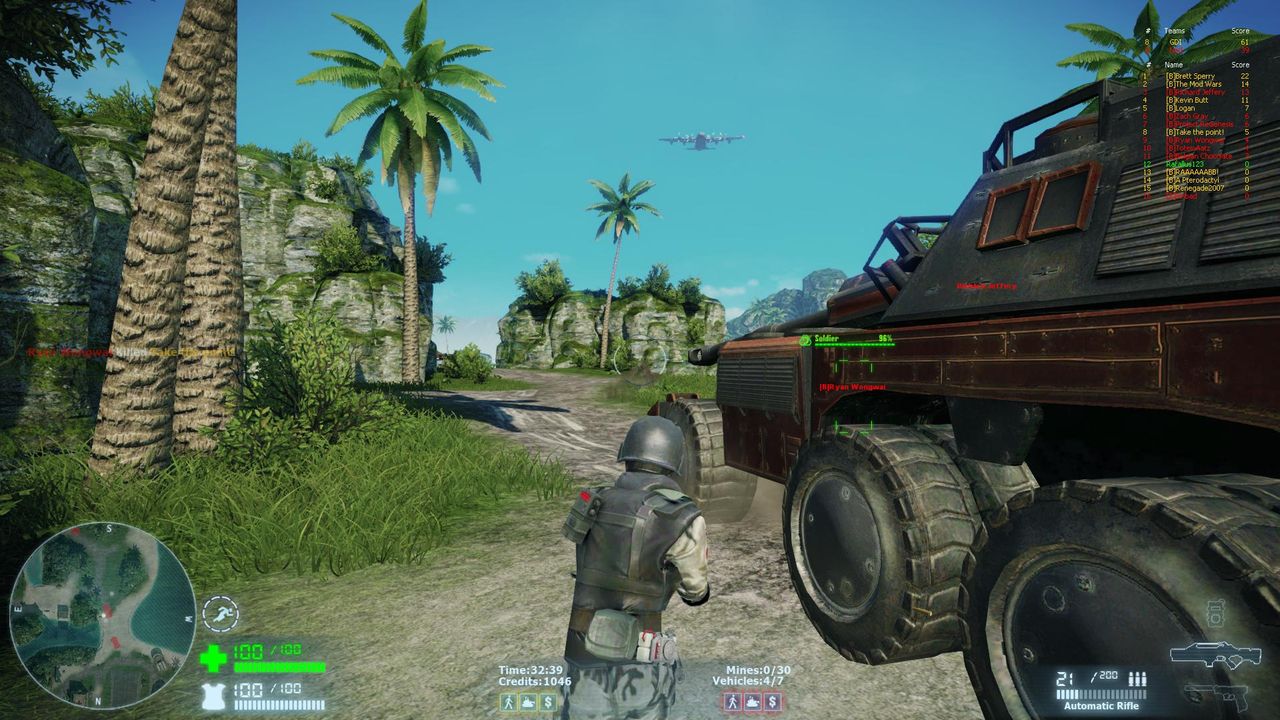Select the Nod infantry icon below Vehicles
Screen dimensions: 1280x720
click(x=733, y=702)
